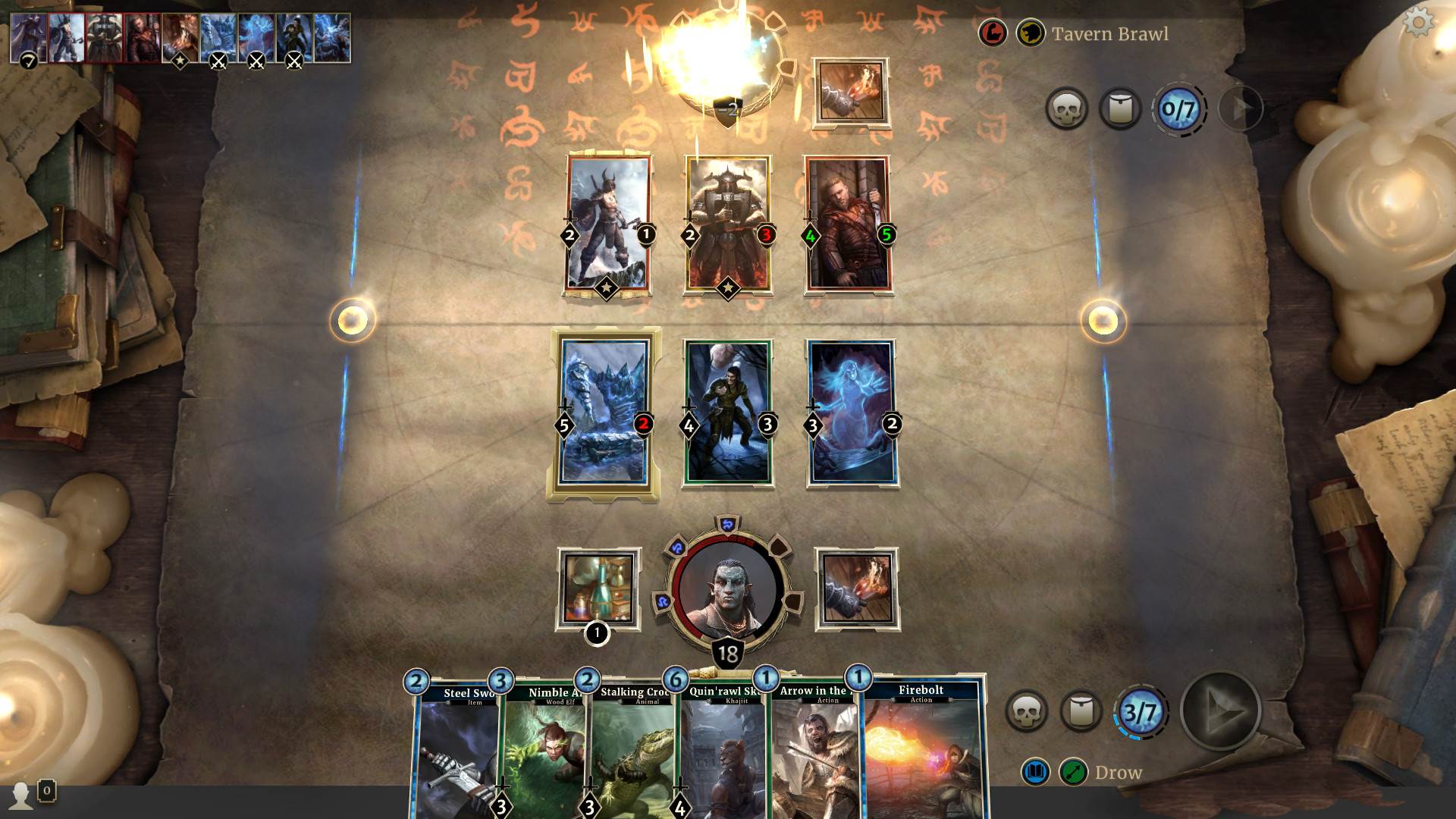Screen dimensions: 1456x819
Task: Open the settings gear
Action: (1418, 22)
